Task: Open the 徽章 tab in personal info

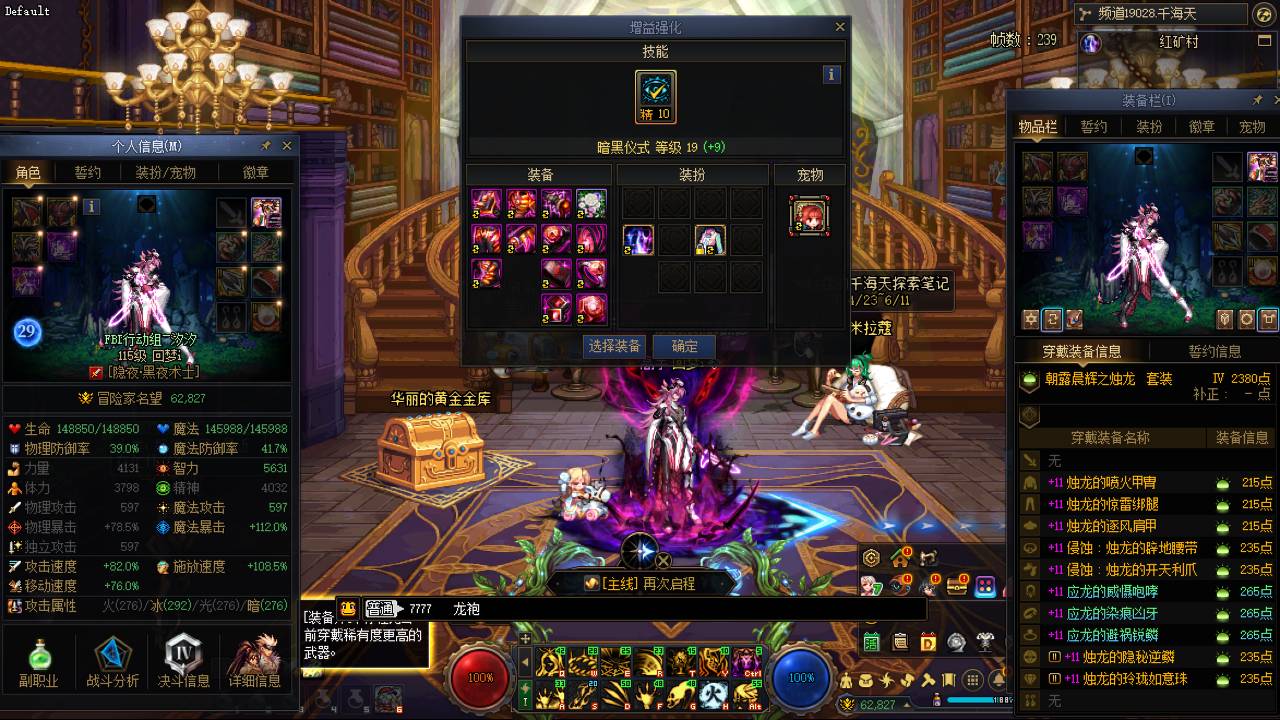Action: tap(256, 172)
